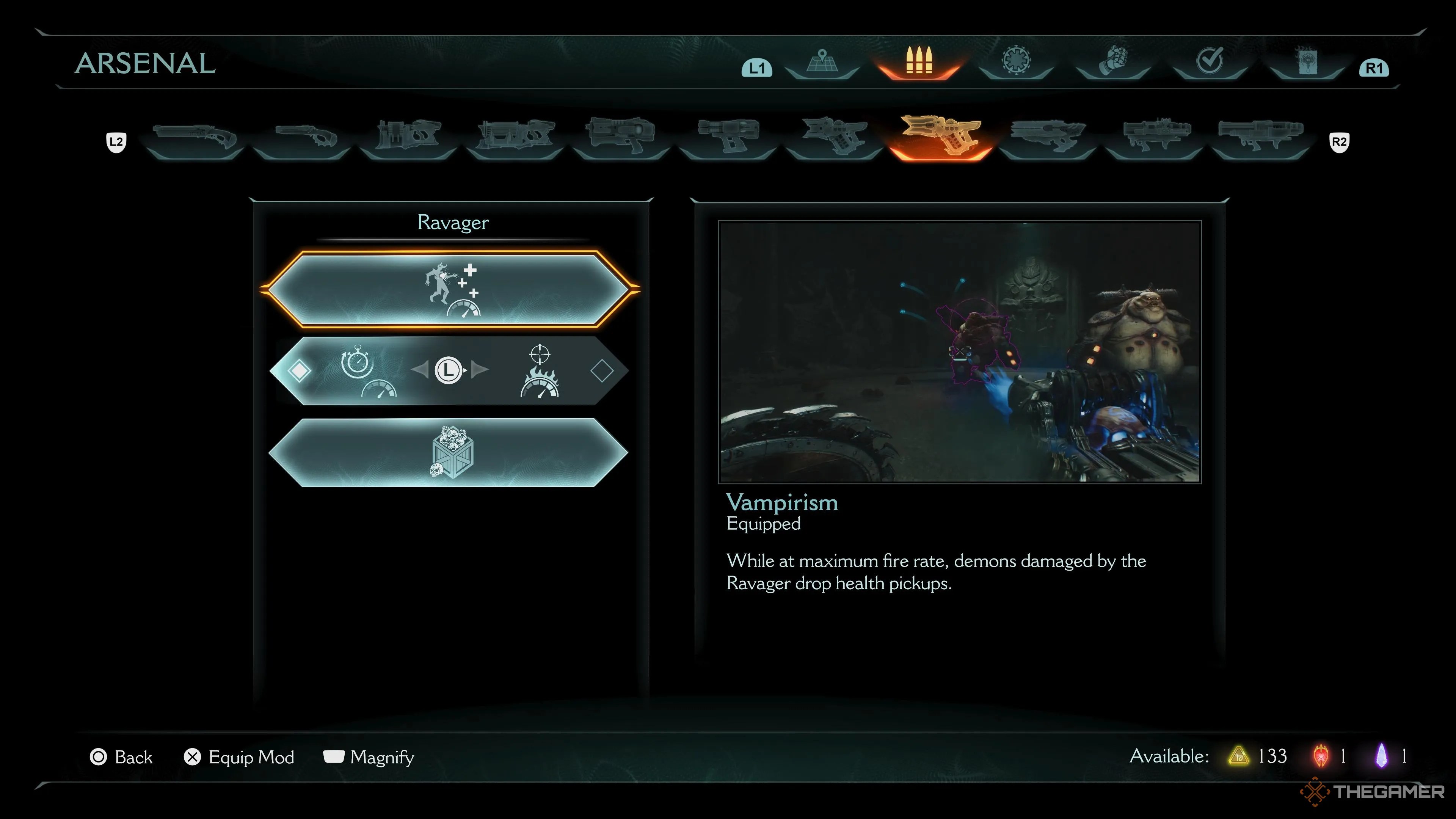Select the skull crate upgrade slot
The width and height of the screenshot is (1456, 819).
(x=449, y=452)
